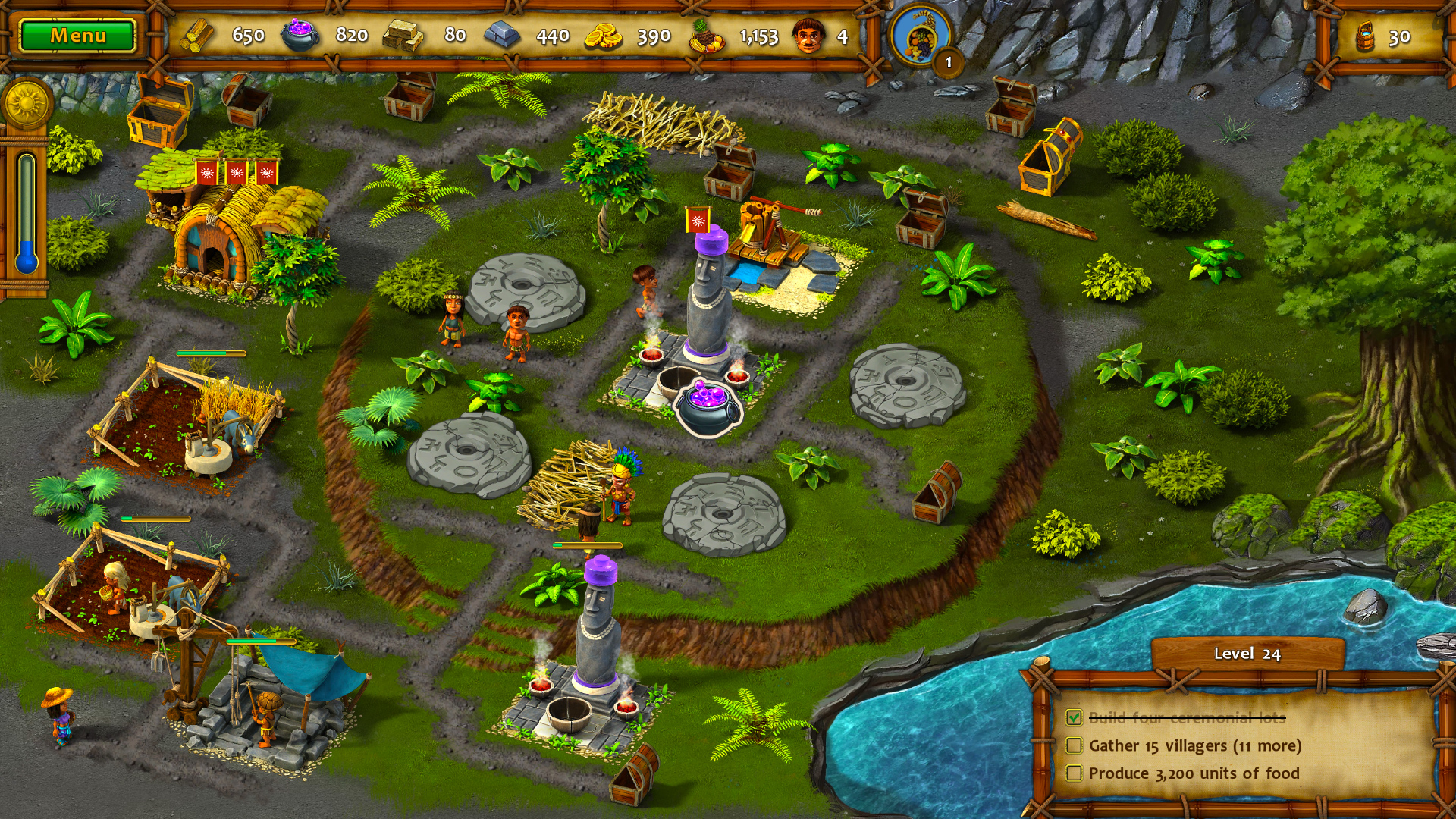Image resolution: width=1456 pixels, height=819 pixels.
Task: Check the Gather 15 villagers objective
Action: click(1074, 745)
